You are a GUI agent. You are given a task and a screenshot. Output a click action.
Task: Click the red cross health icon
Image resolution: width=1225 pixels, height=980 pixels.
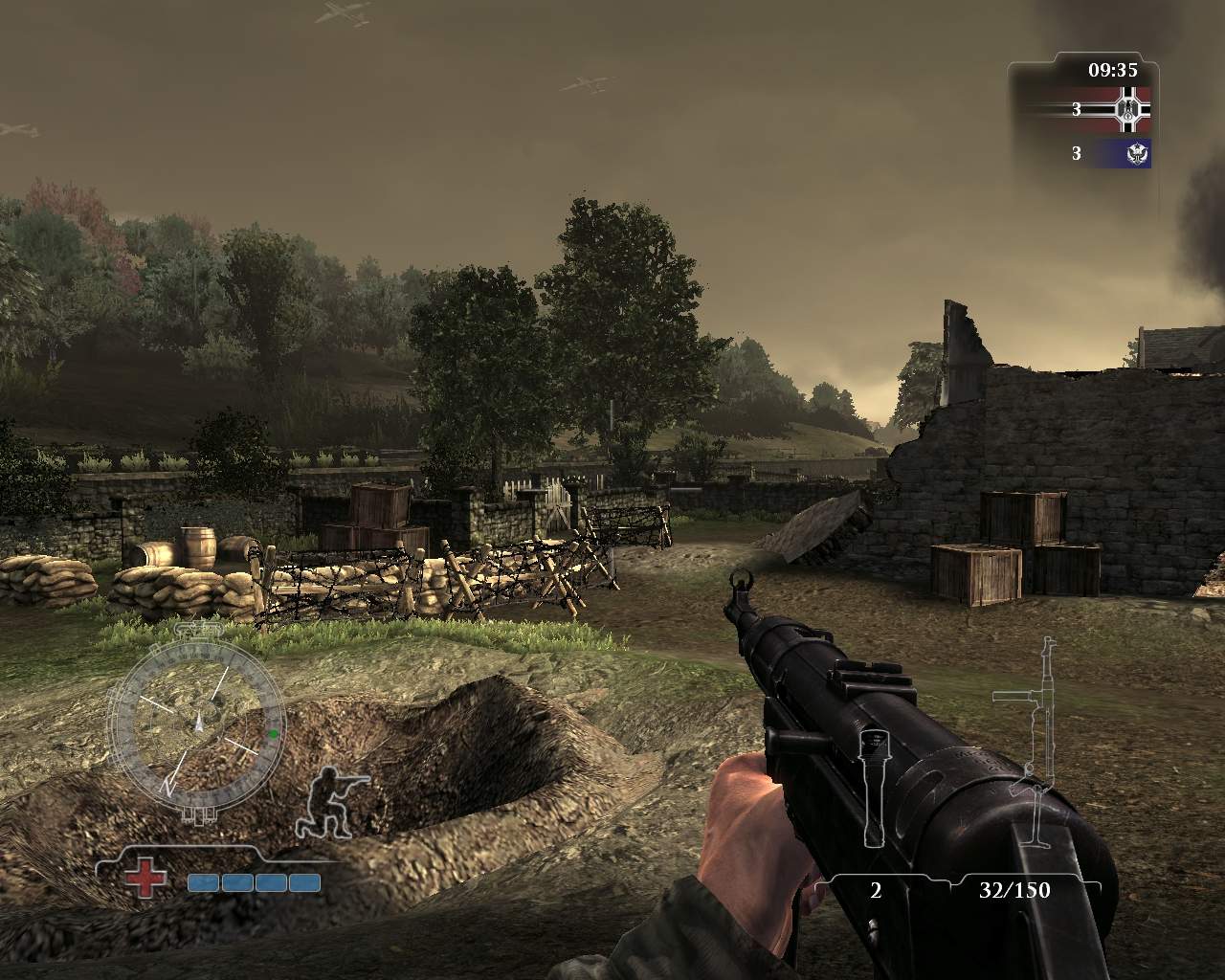[144, 879]
